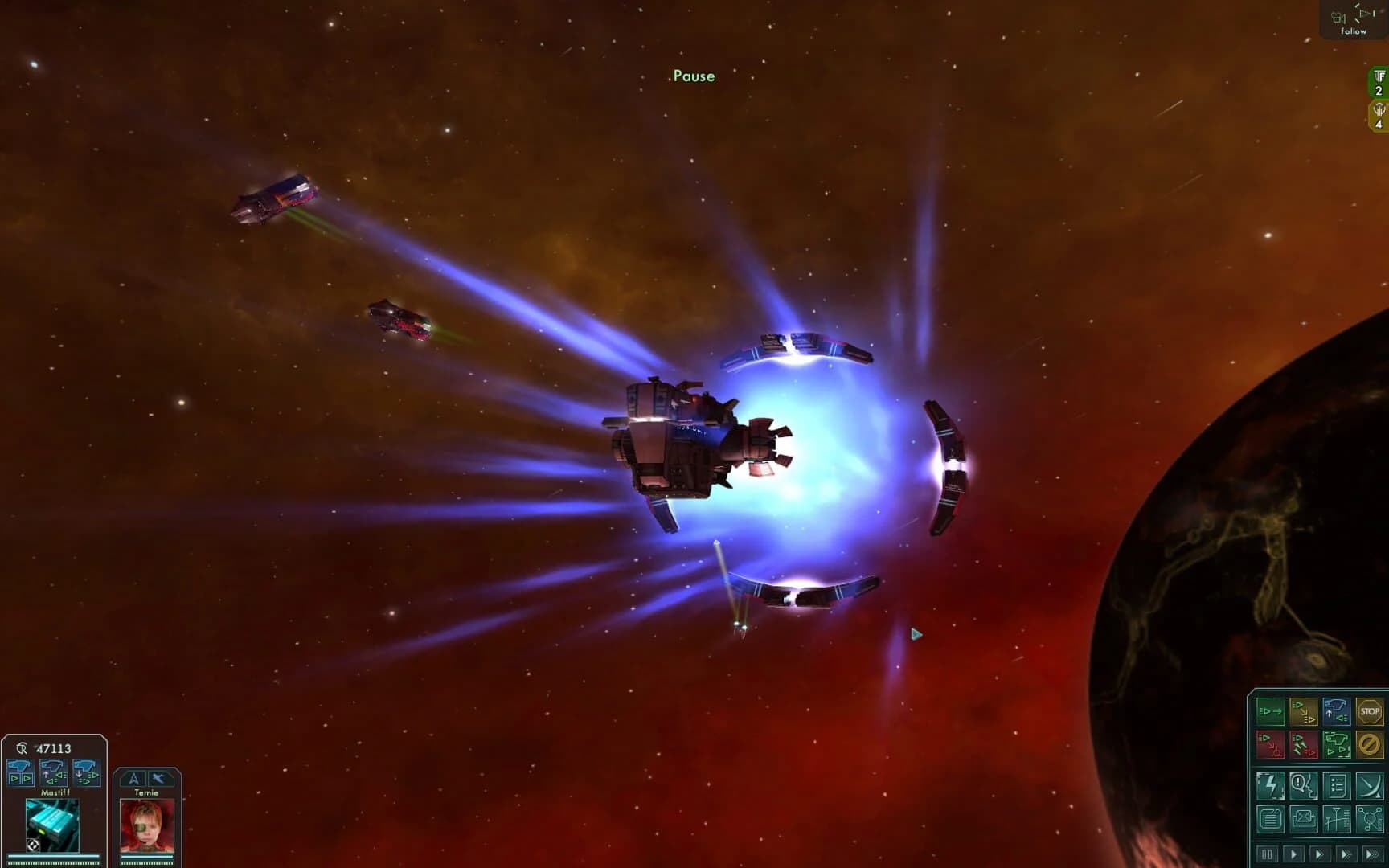The width and height of the screenshot is (1389, 868).
Task: Open the blue follow-target maneuver order
Action: coord(1338,711)
